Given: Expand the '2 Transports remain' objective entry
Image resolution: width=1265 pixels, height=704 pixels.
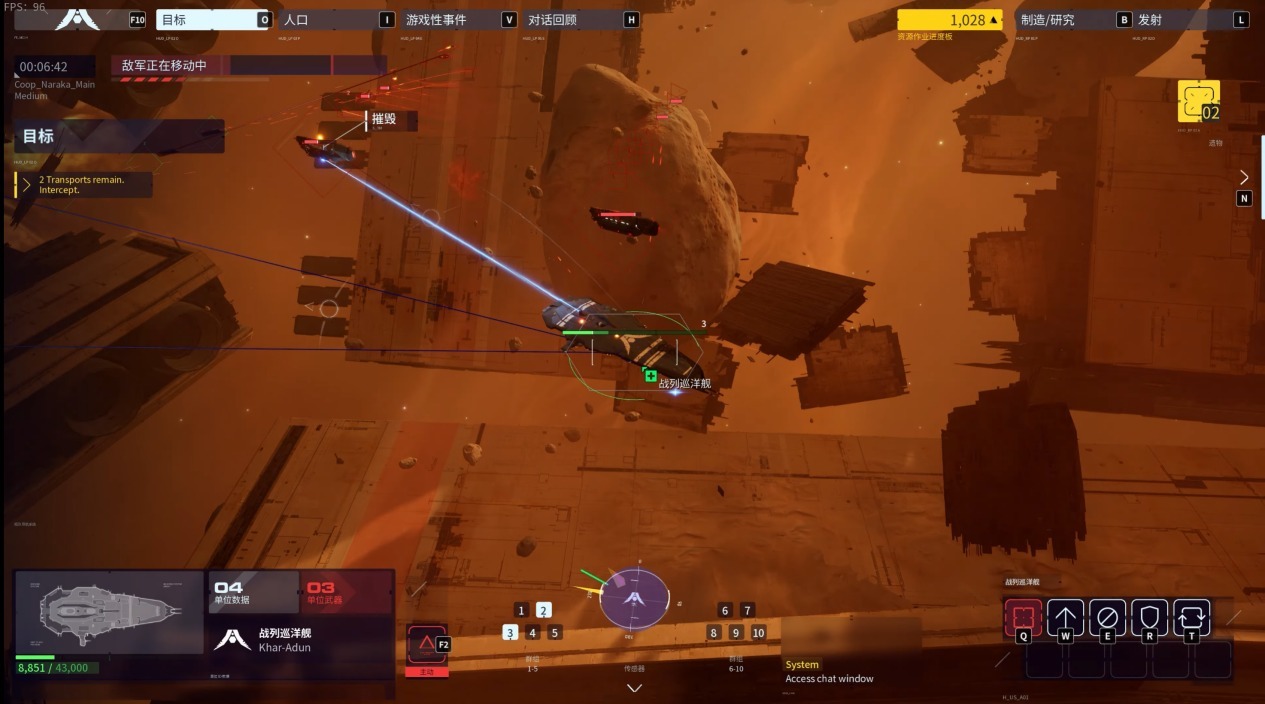Looking at the screenshot, I should click(x=27, y=185).
